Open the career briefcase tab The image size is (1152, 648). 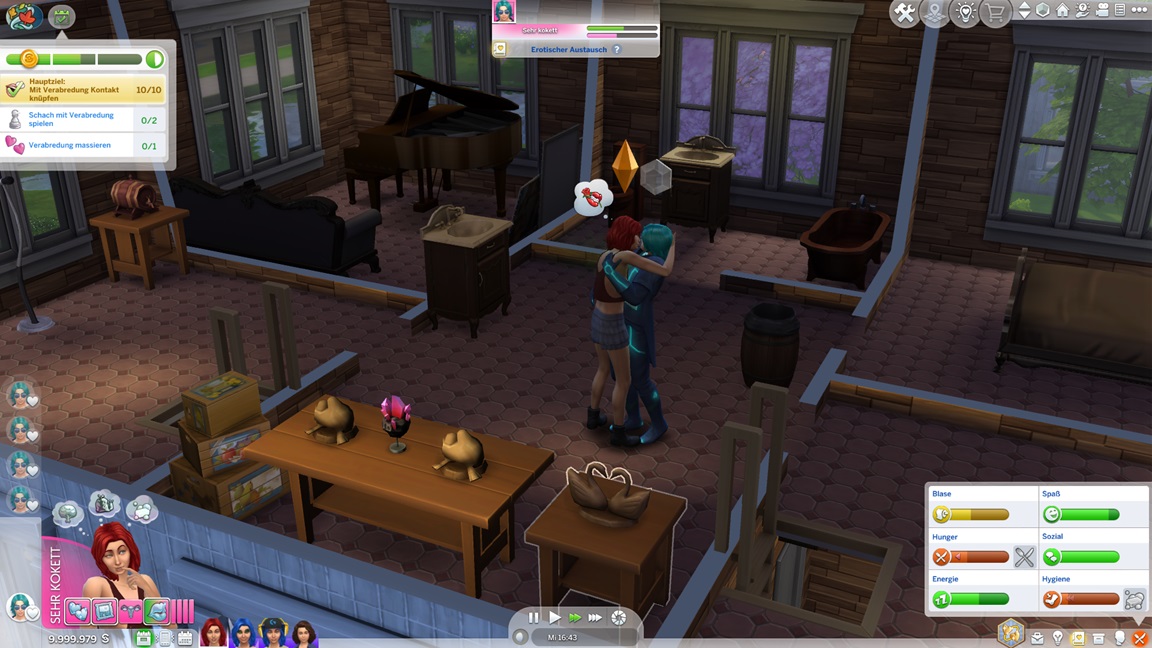(x=1037, y=638)
